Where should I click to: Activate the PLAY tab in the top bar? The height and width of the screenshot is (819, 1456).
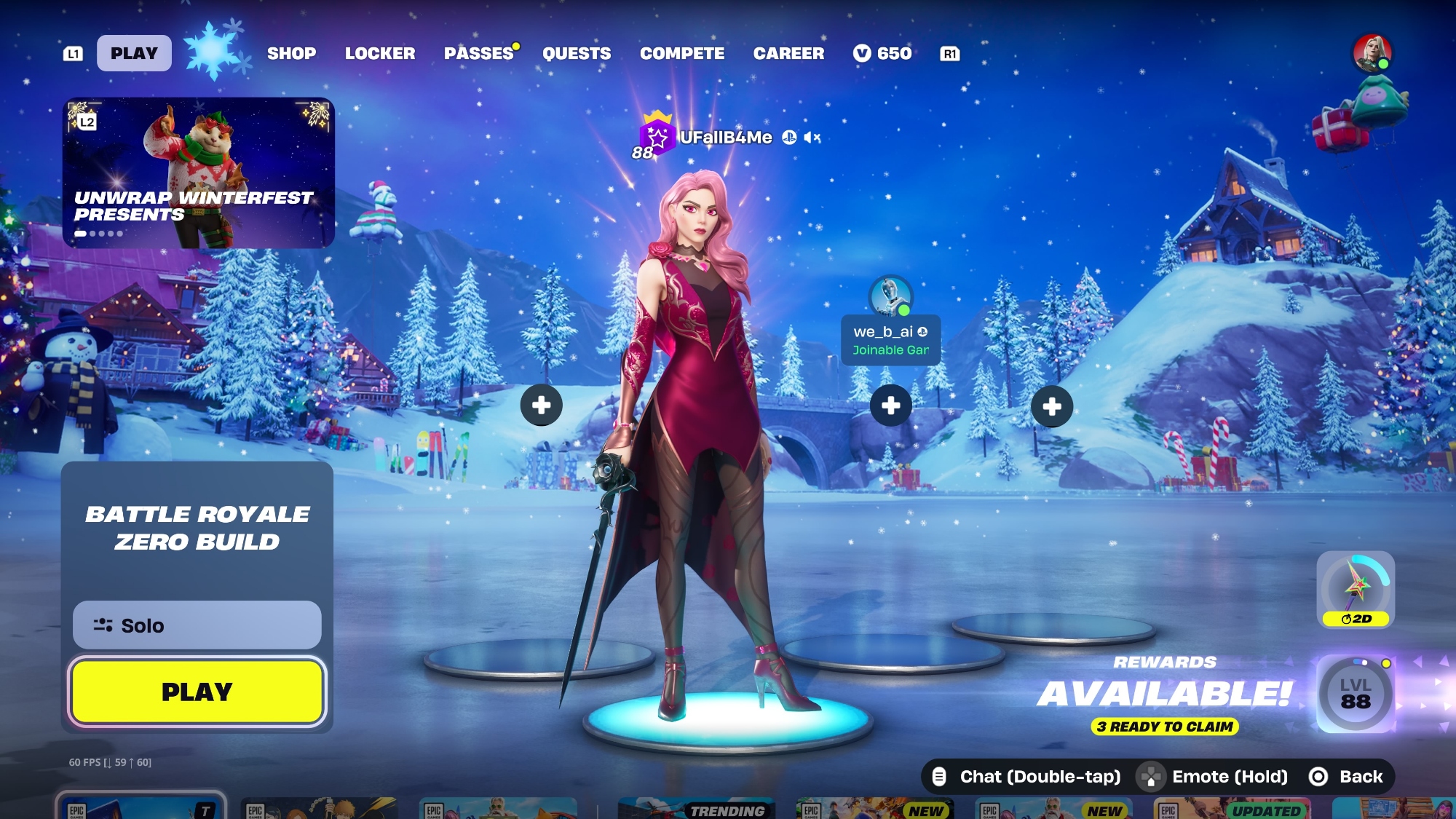coord(134,53)
